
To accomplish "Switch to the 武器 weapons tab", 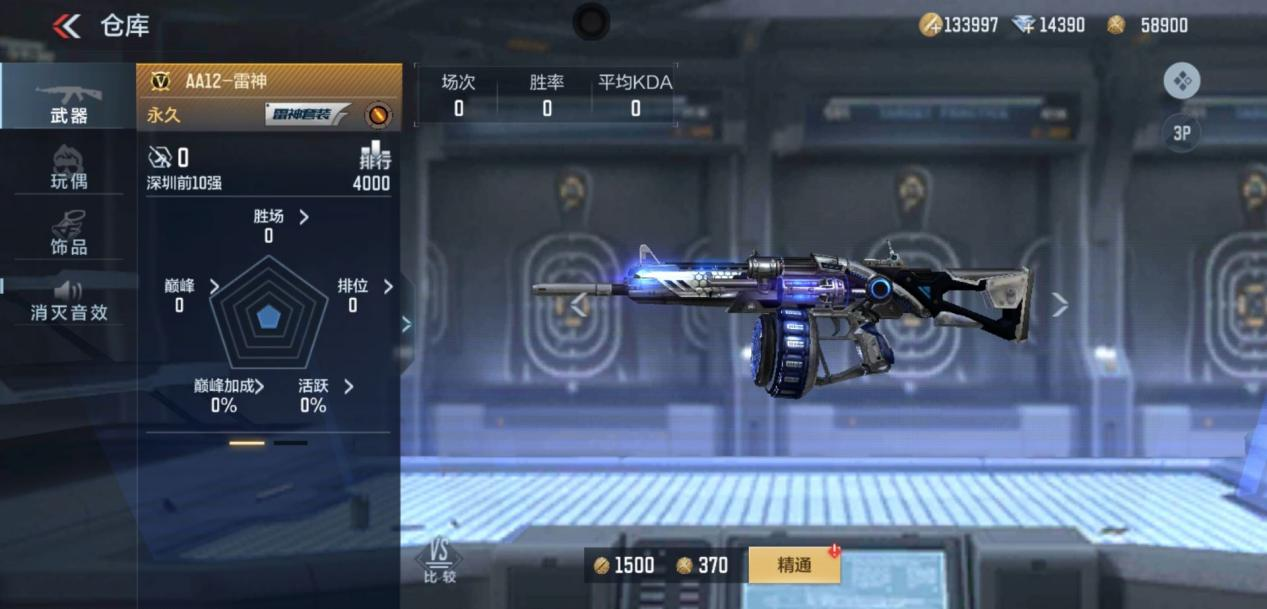I will 68,98.
